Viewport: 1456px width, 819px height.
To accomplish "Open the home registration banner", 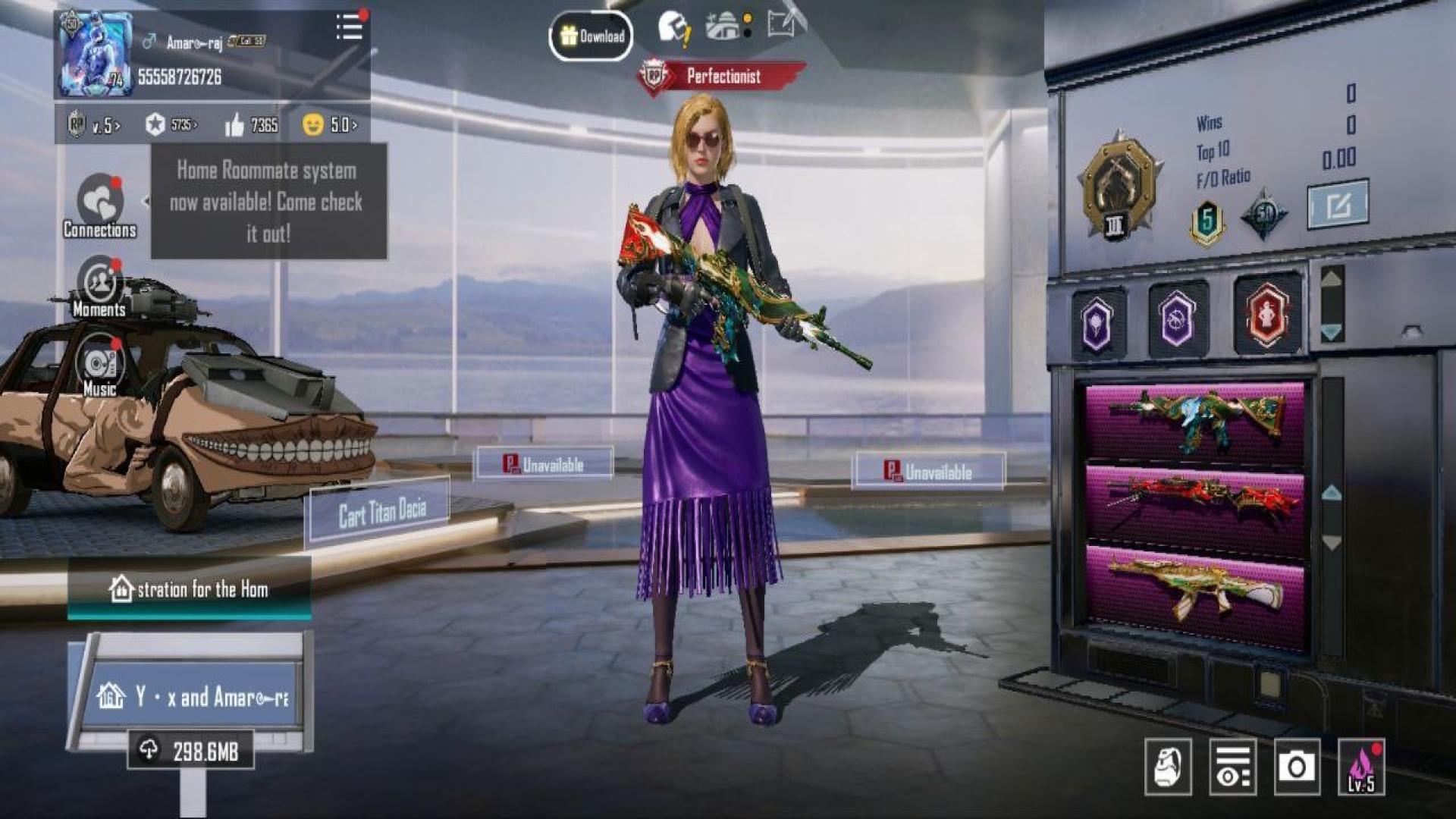I will point(189,589).
